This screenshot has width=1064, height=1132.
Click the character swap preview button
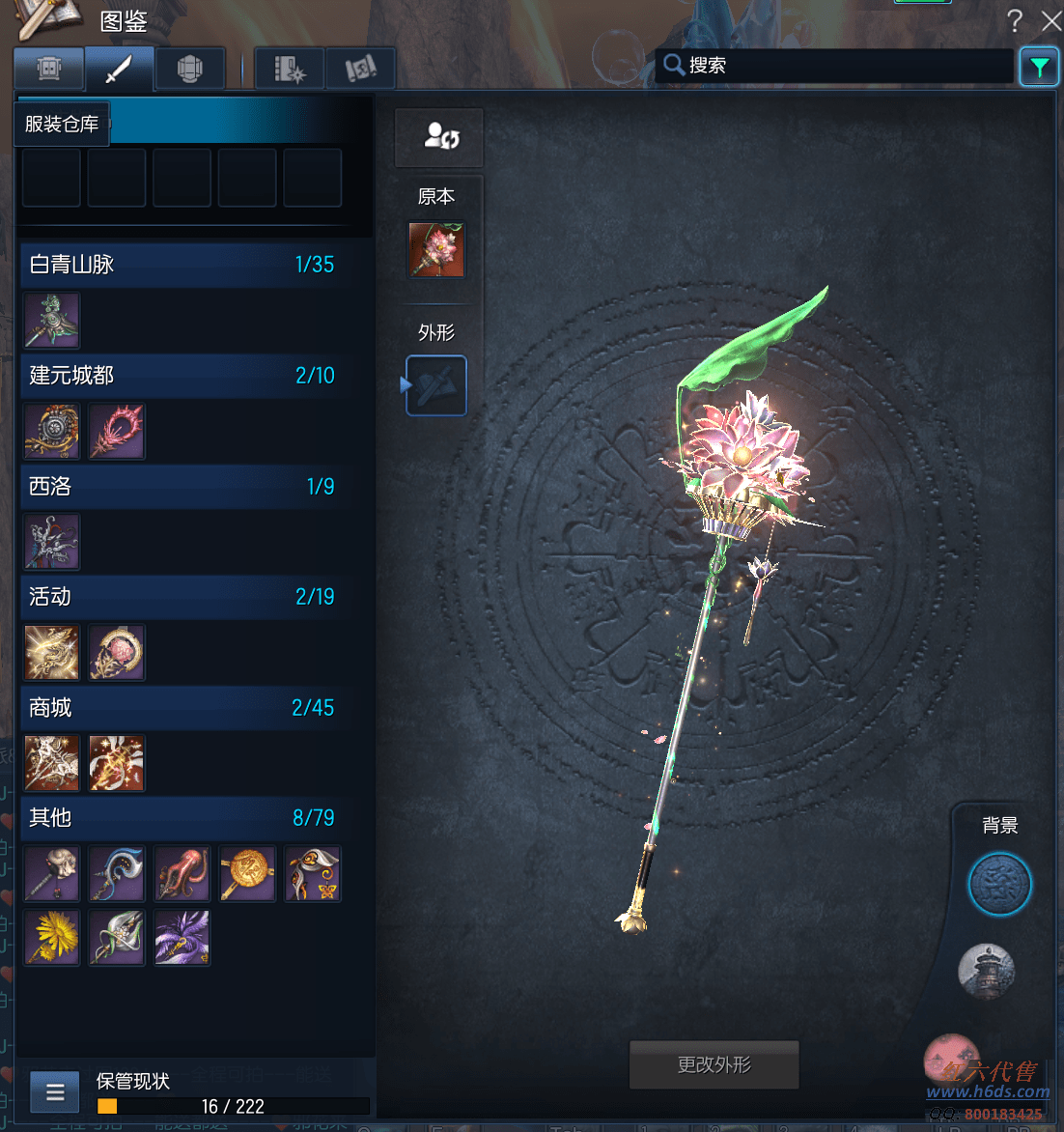point(439,136)
